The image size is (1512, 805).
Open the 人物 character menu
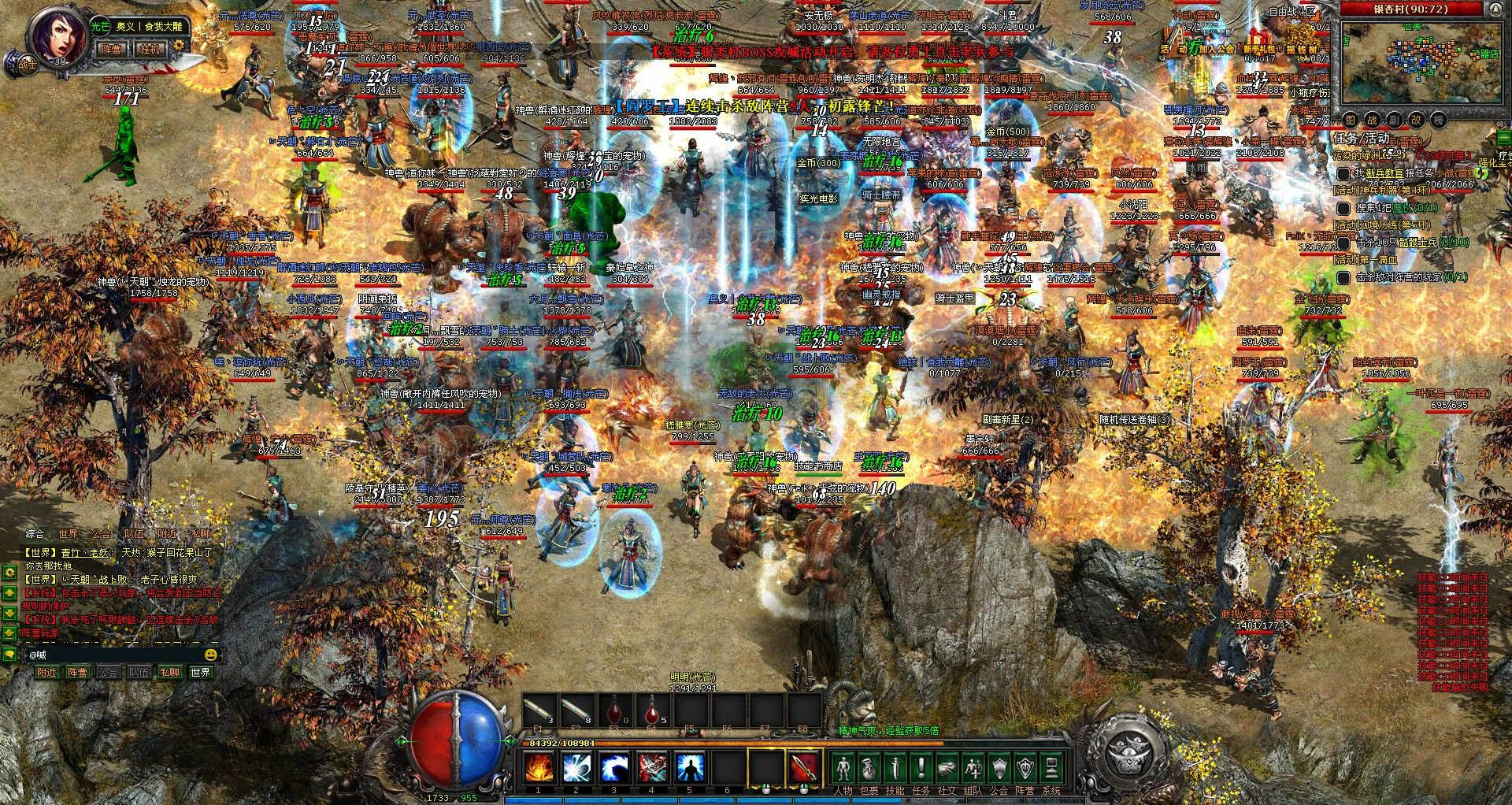pyautogui.click(x=843, y=767)
